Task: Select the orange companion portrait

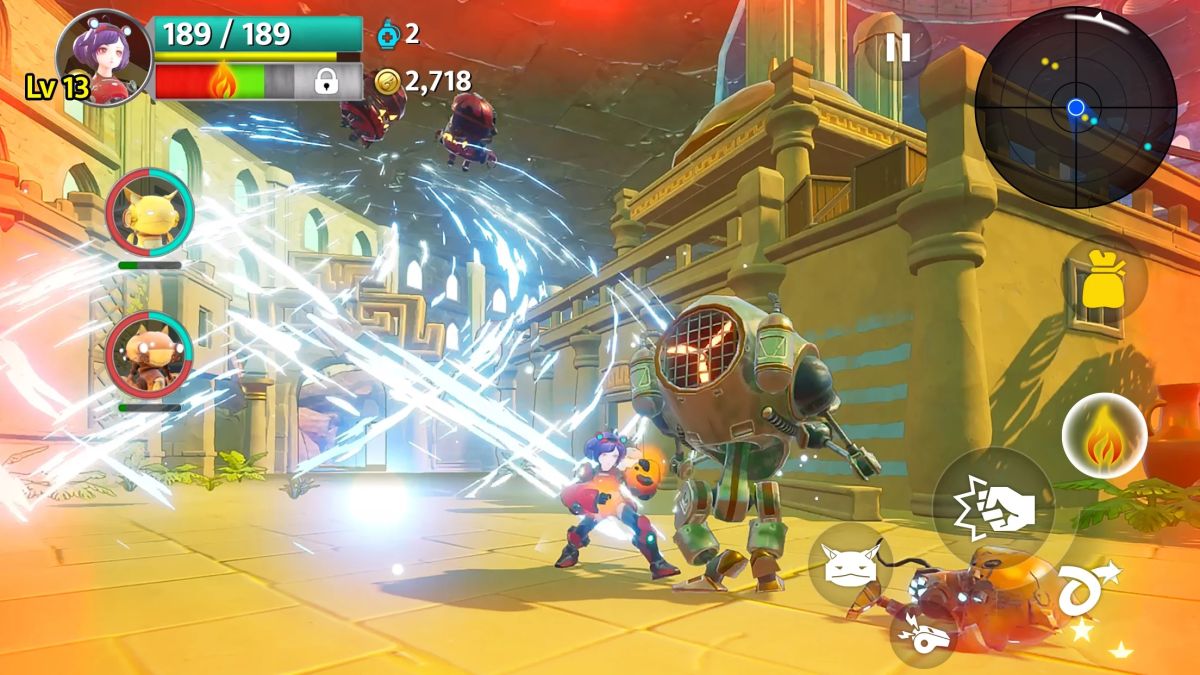Action: [x=150, y=354]
